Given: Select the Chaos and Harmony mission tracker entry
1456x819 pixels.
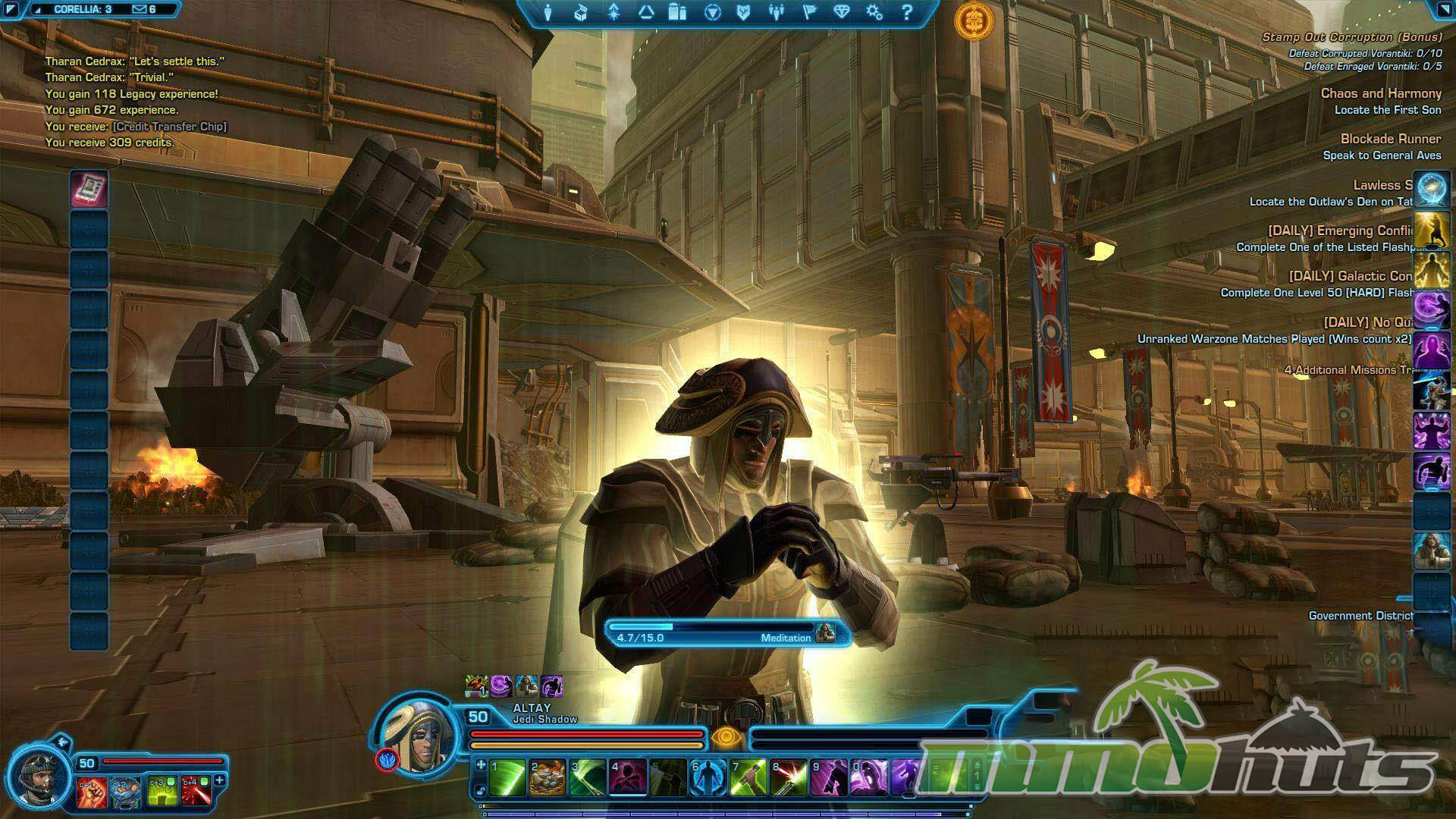Looking at the screenshot, I should pyautogui.click(x=1380, y=93).
